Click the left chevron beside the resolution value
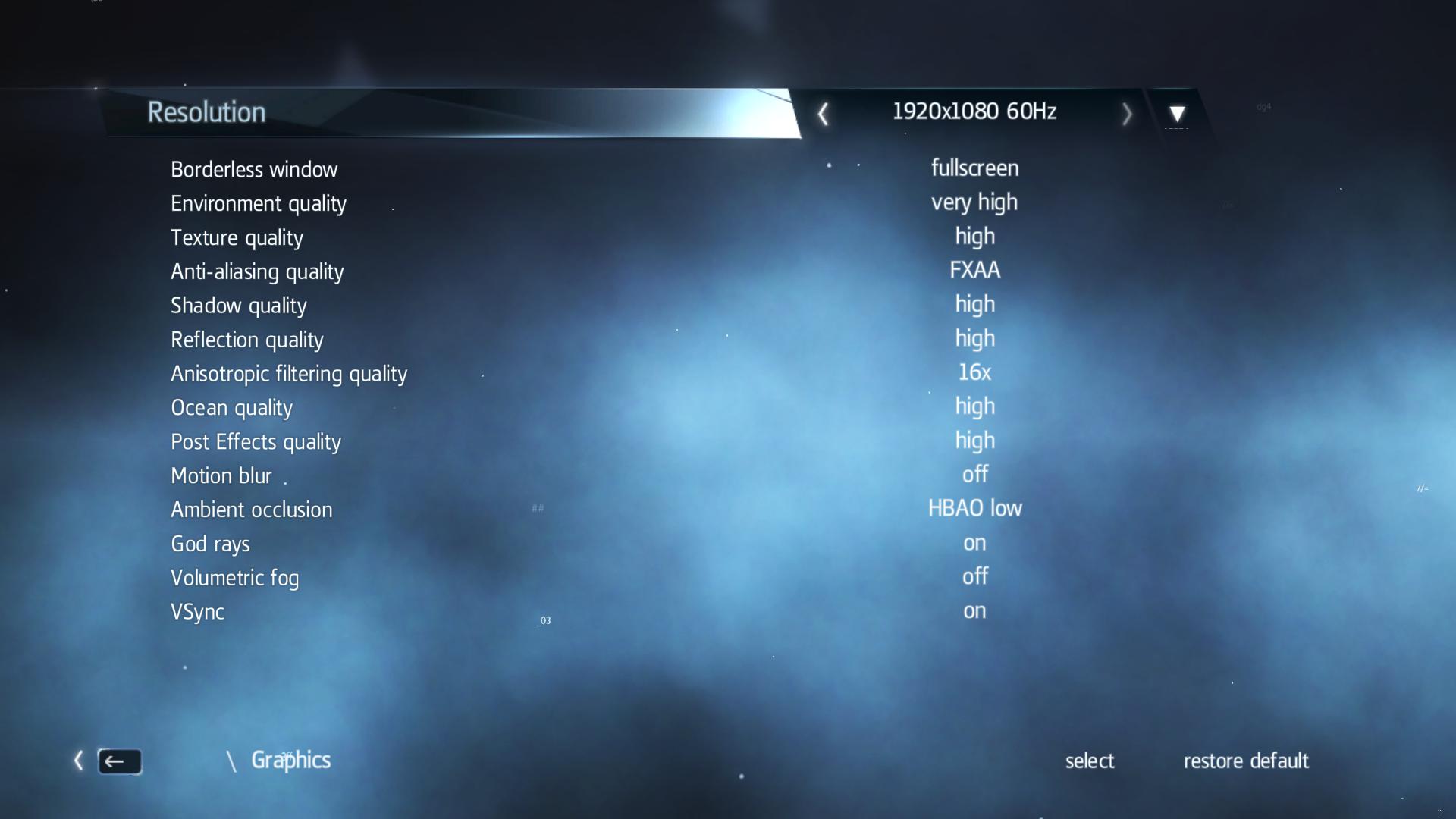 [x=823, y=112]
